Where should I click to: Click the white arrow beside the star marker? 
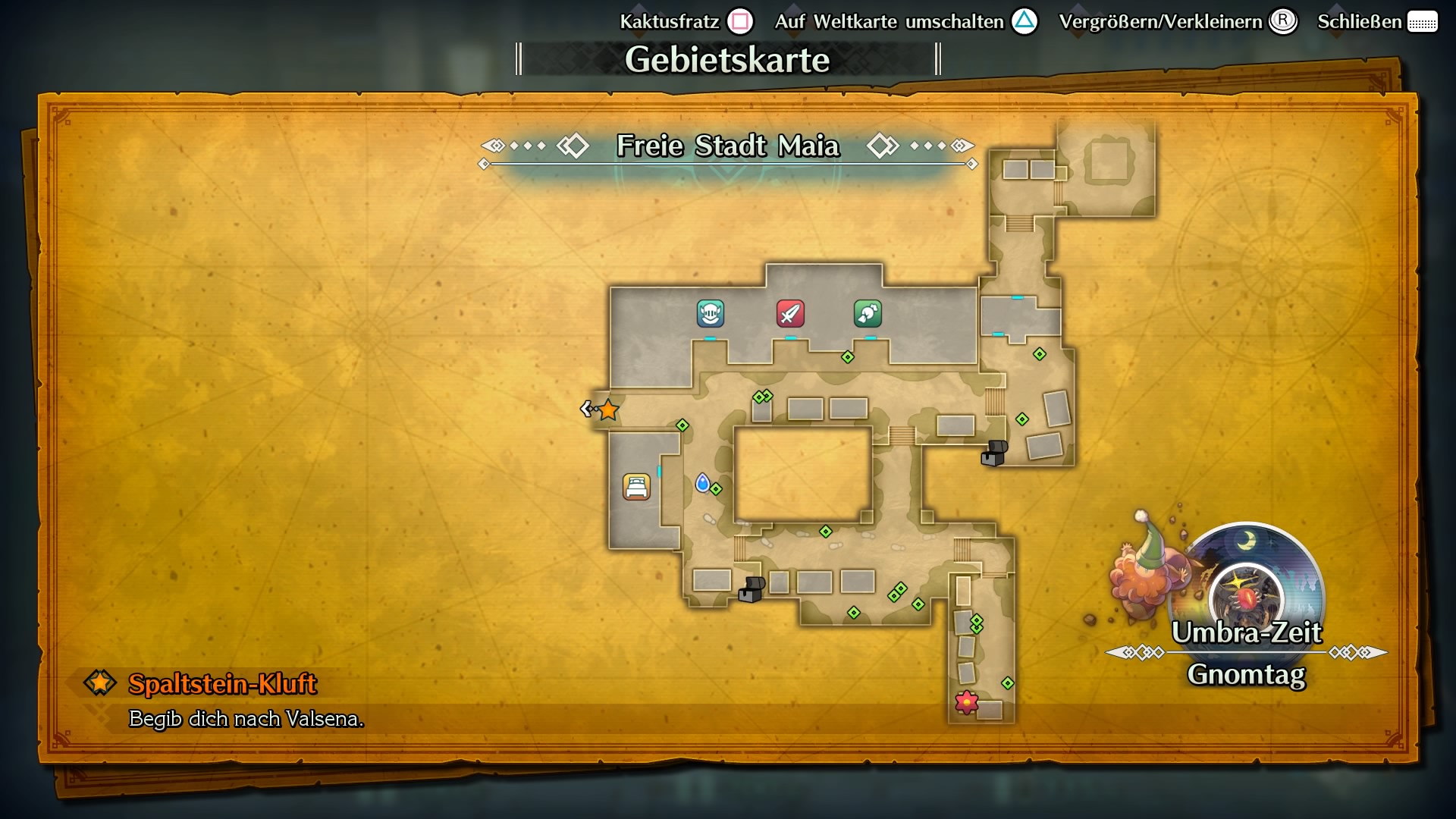pyautogui.click(x=585, y=409)
